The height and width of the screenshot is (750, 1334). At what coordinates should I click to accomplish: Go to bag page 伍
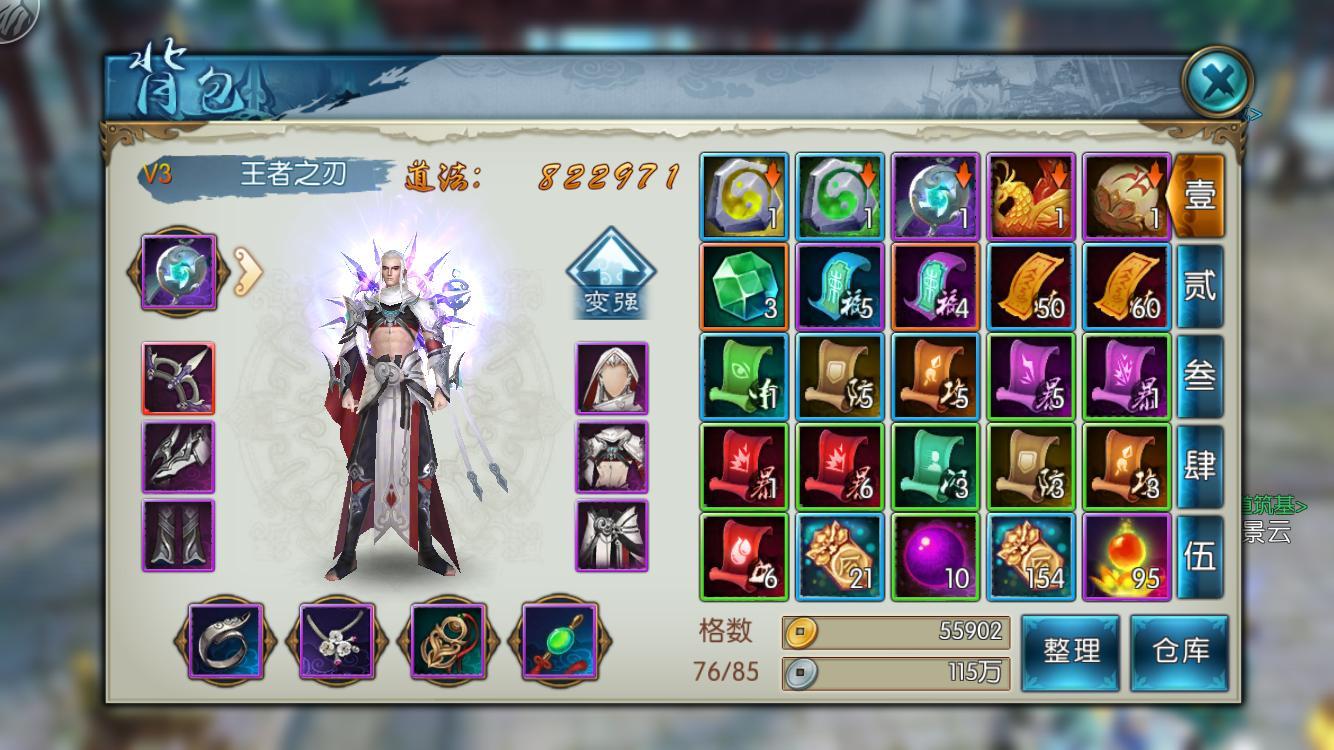coord(1199,556)
